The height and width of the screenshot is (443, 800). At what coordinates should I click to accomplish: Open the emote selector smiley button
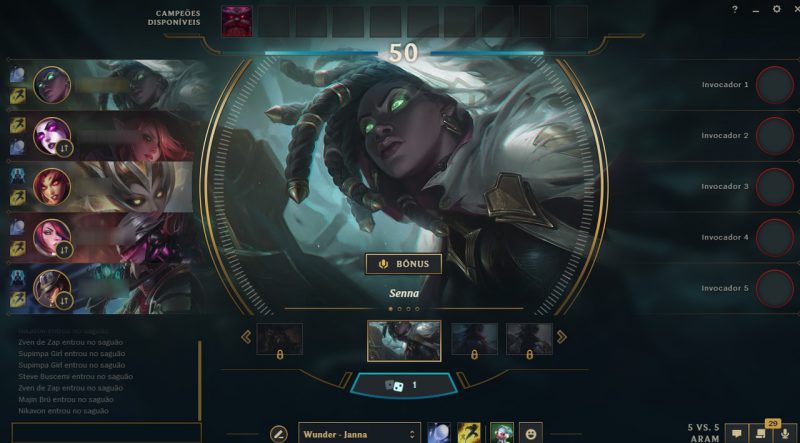click(531, 433)
